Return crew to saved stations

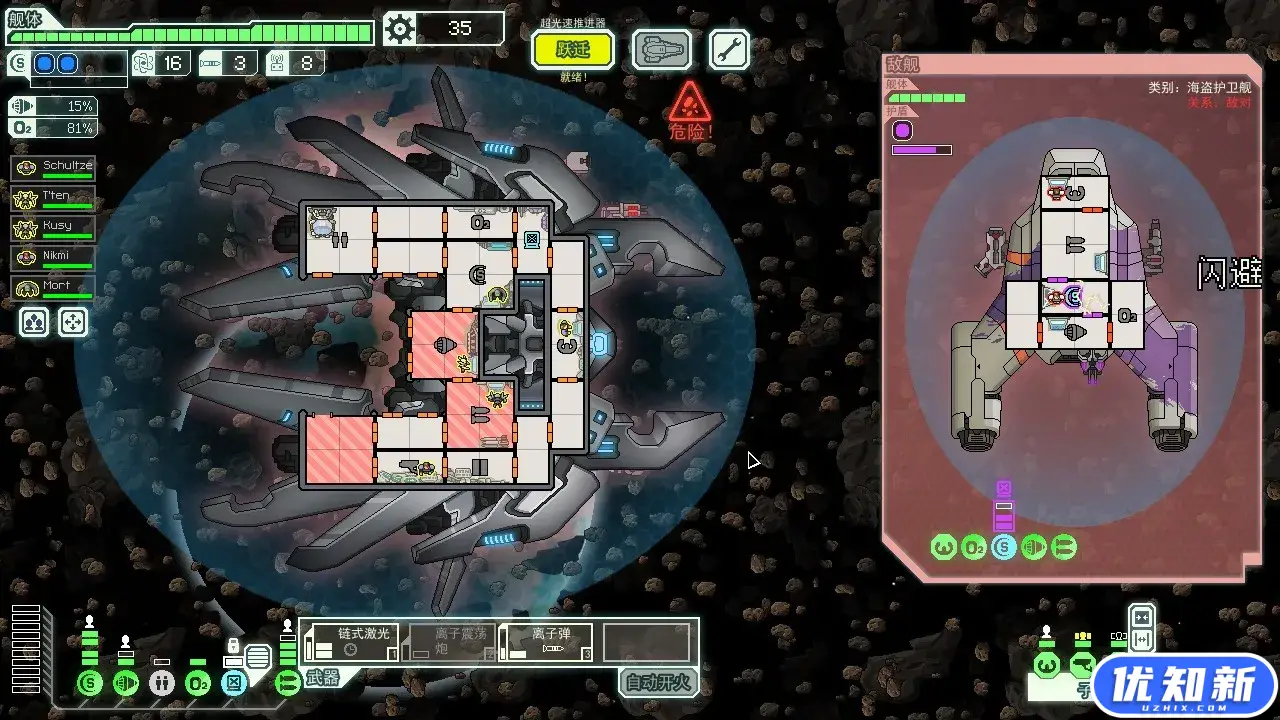click(73, 321)
